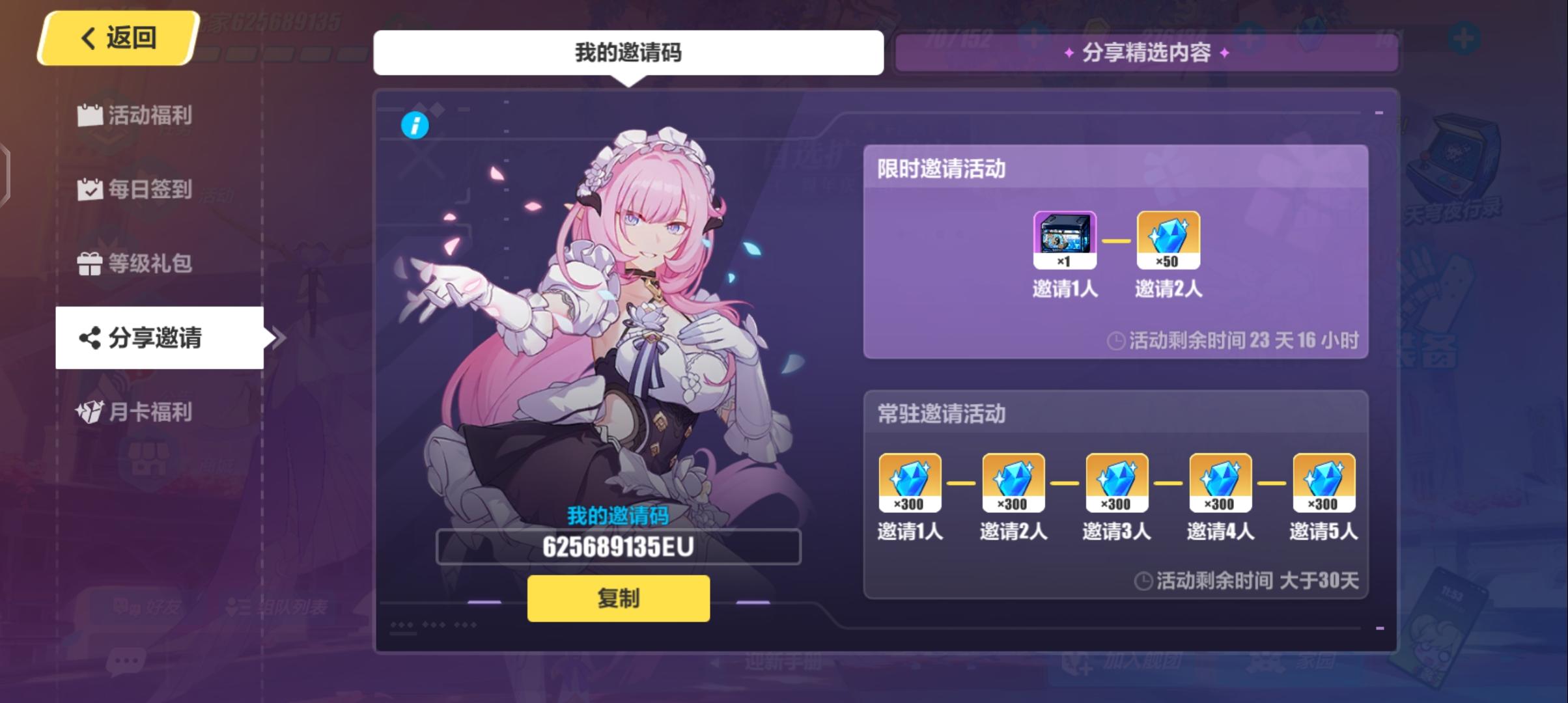
Task: Click the ×300 crystal reward for 邀请5人
Action: [1324, 482]
